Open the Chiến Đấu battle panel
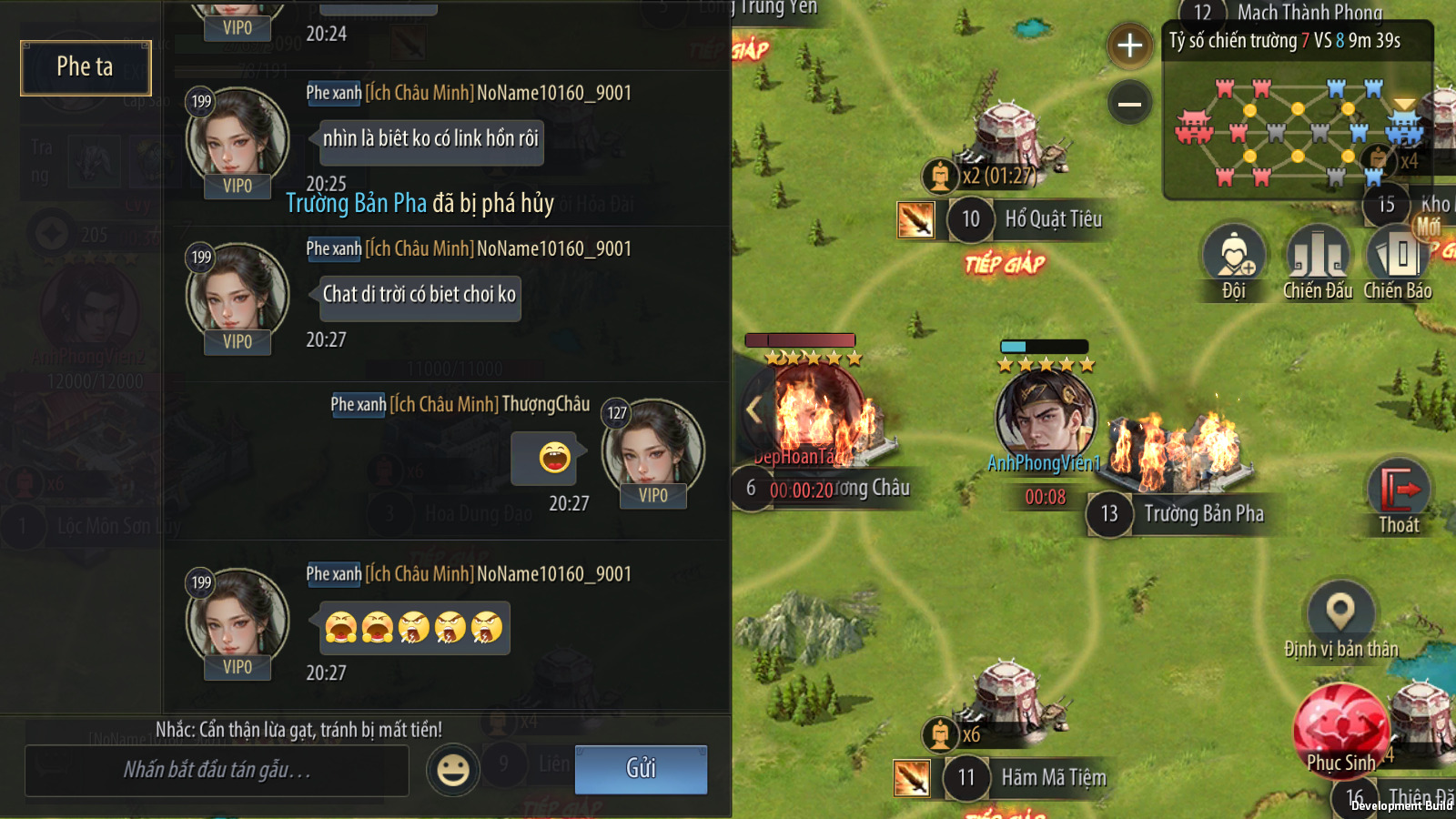The image size is (1456, 819). point(1317,259)
